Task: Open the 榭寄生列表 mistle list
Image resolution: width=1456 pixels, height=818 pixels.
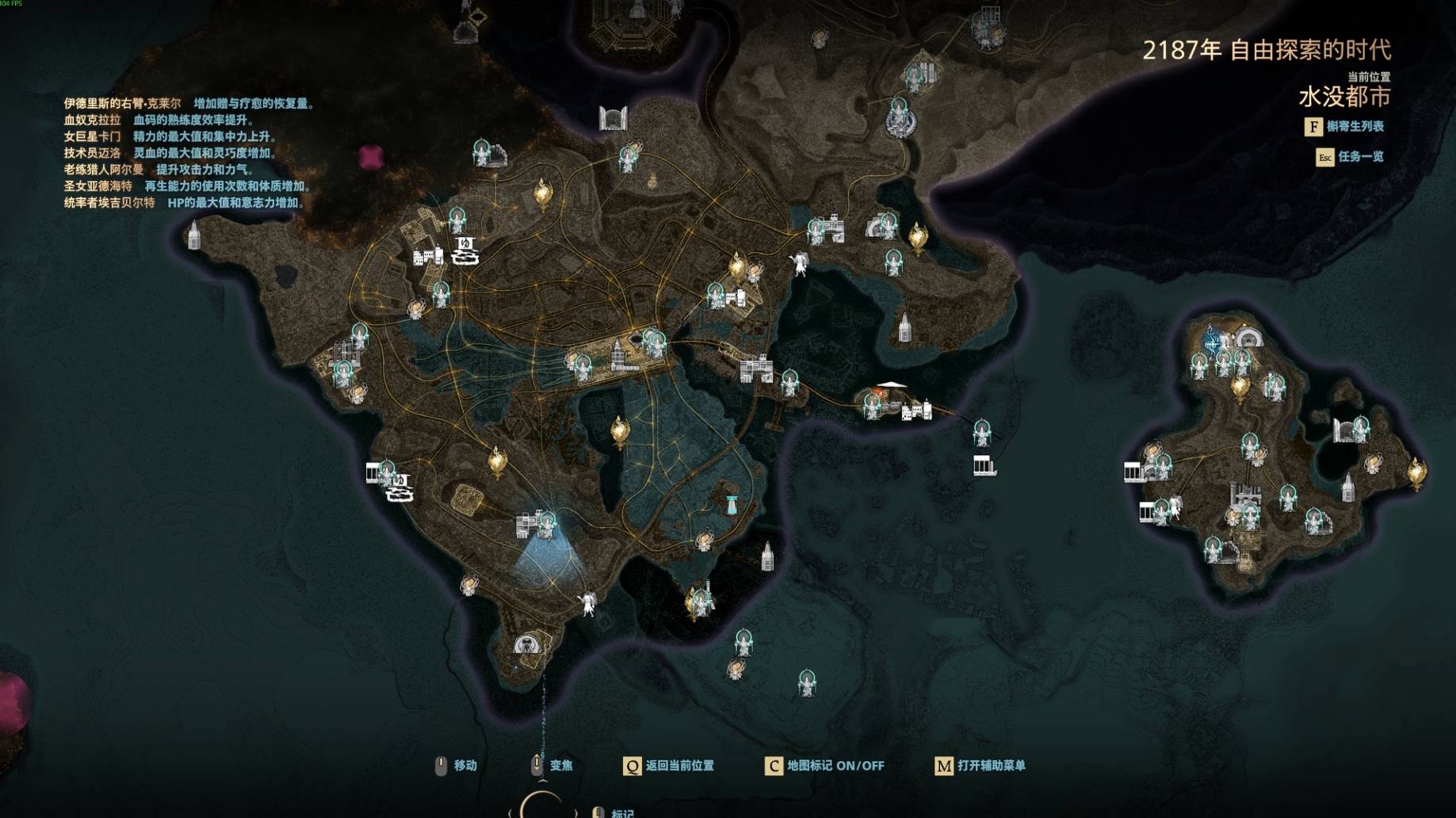Action: pyautogui.click(x=1344, y=127)
